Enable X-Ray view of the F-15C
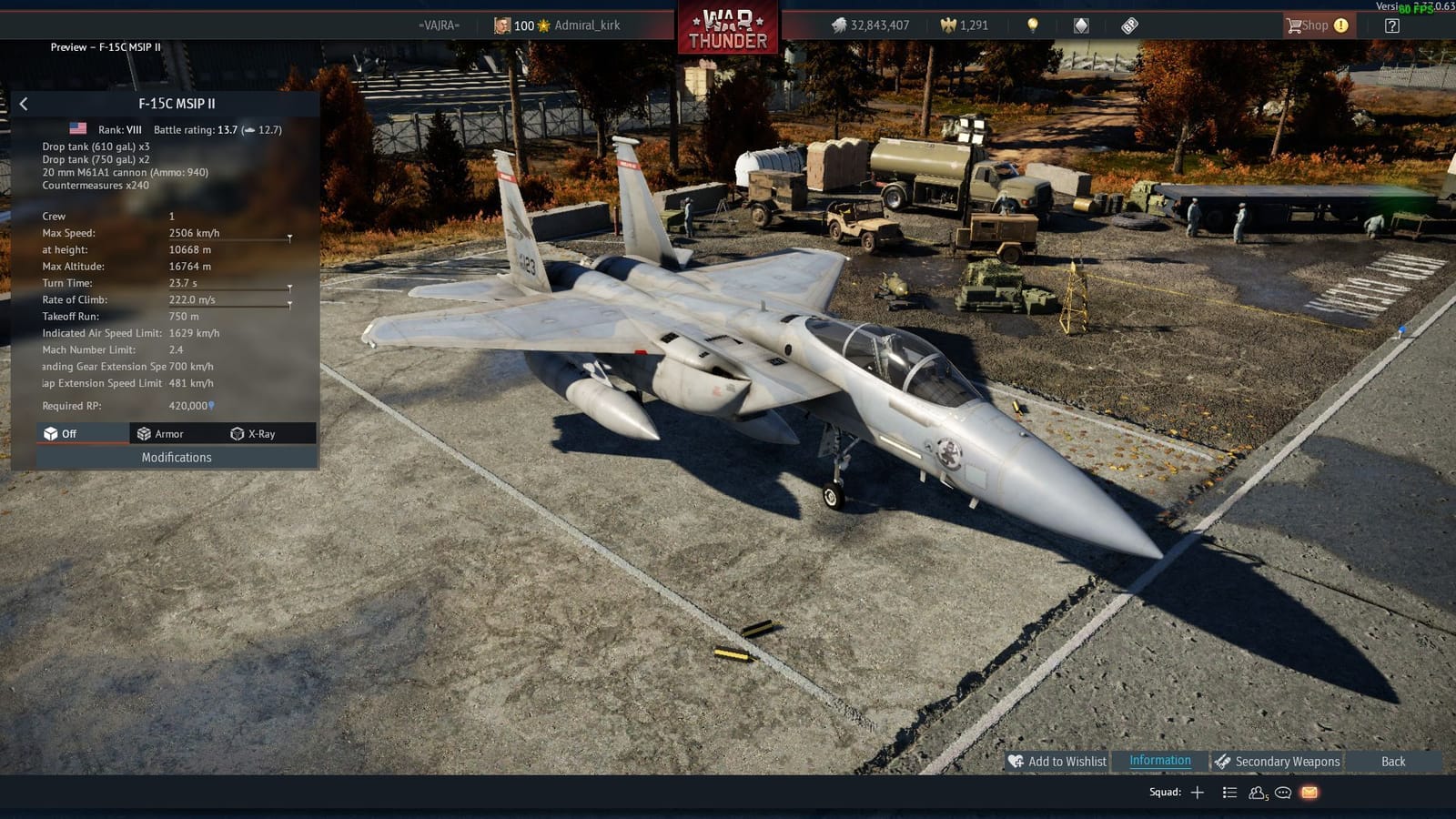 (x=261, y=434)
